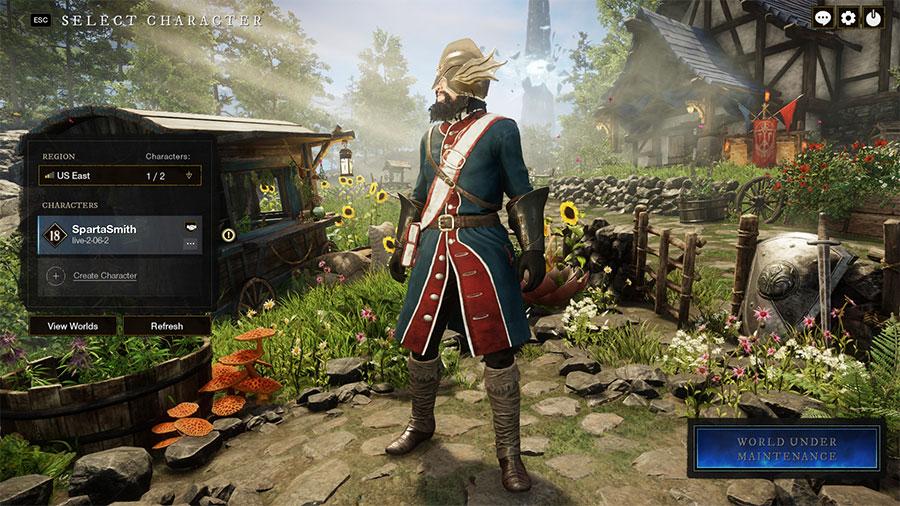Open the chat speech-bubble icon
The image size is (900, 506).
point(823,17)
